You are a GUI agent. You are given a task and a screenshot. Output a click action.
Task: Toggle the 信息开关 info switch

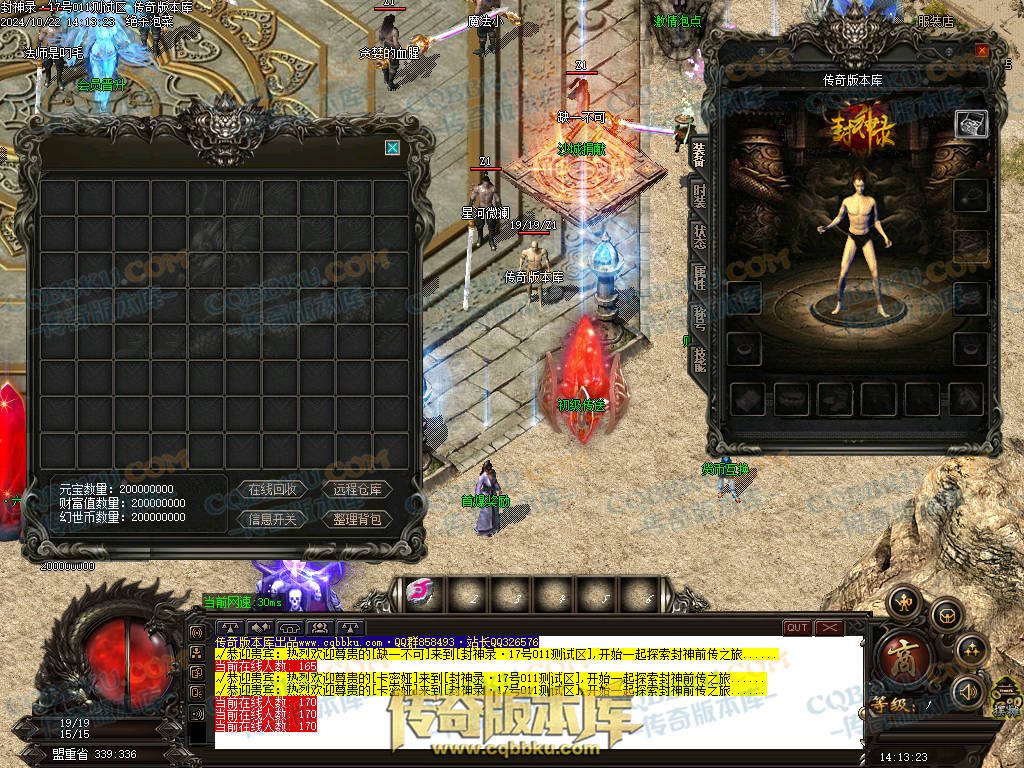point(272,519)
